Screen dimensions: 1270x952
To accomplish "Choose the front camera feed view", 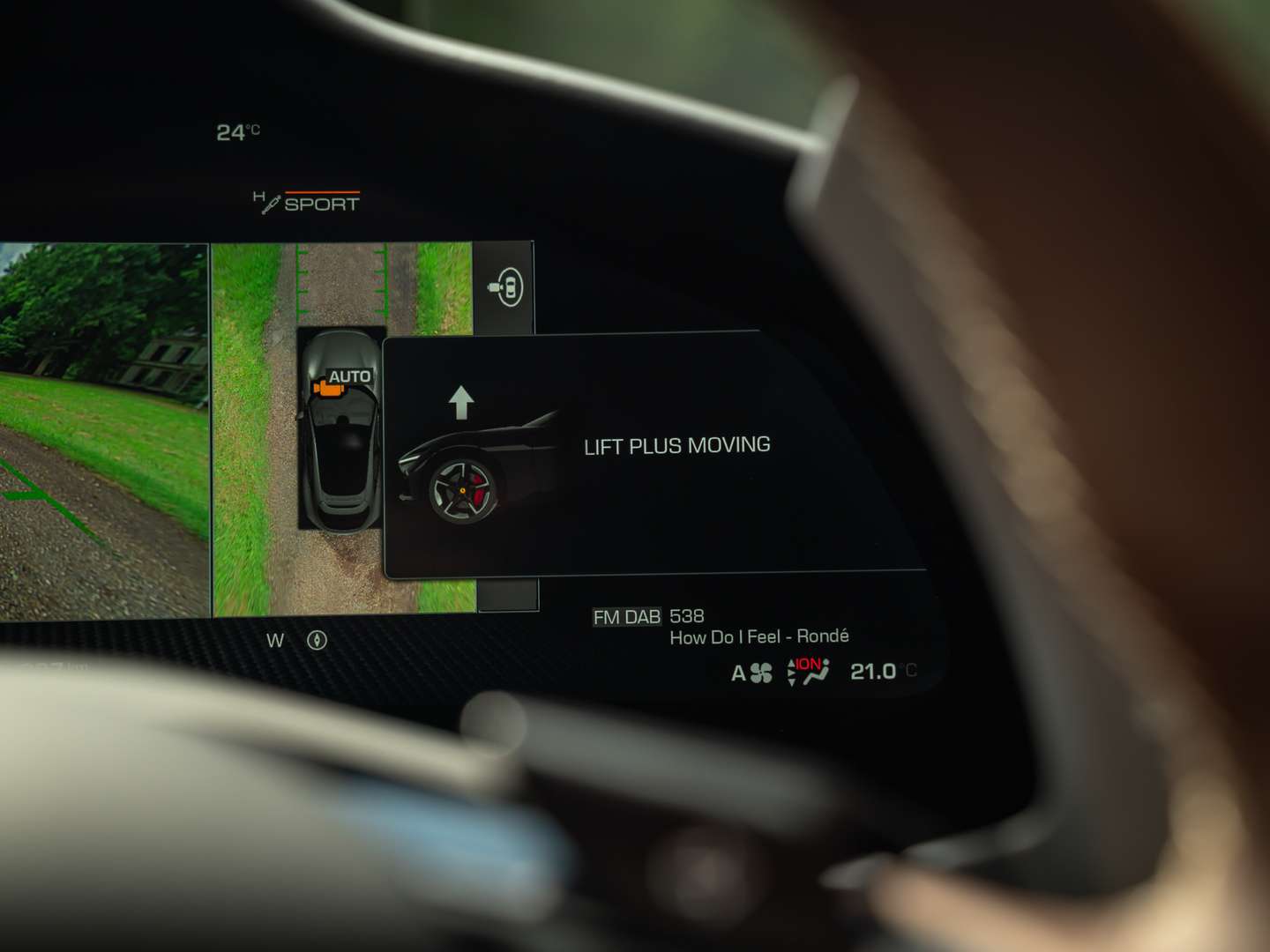I will coord(104,430).
